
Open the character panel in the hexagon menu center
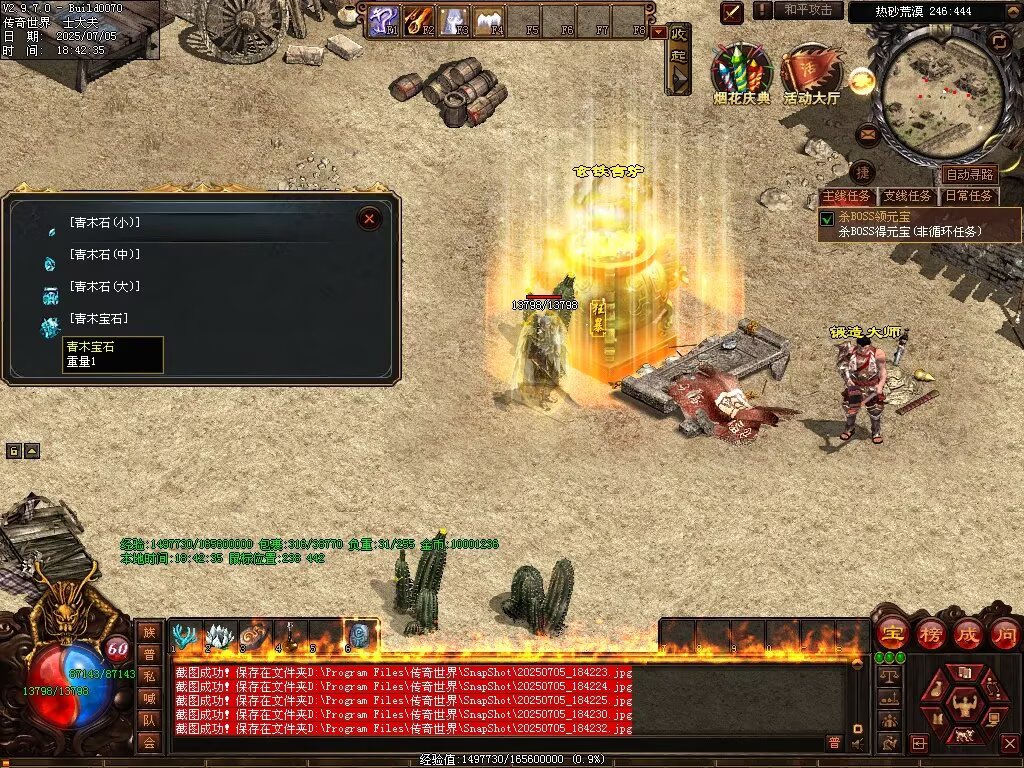[x=964, y=702]
